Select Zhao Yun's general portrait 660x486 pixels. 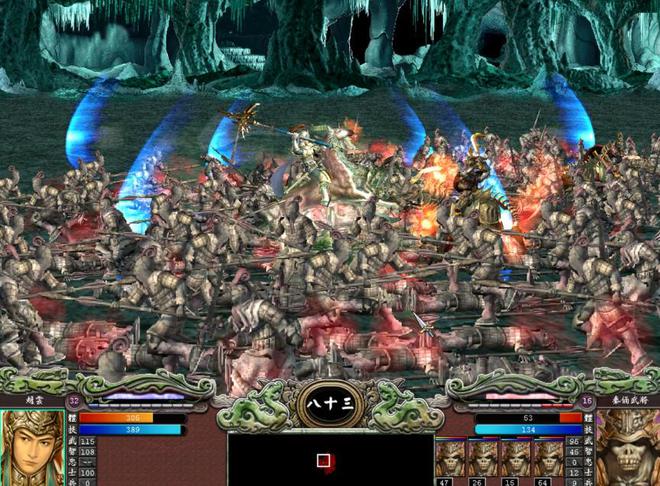point(31,447)
